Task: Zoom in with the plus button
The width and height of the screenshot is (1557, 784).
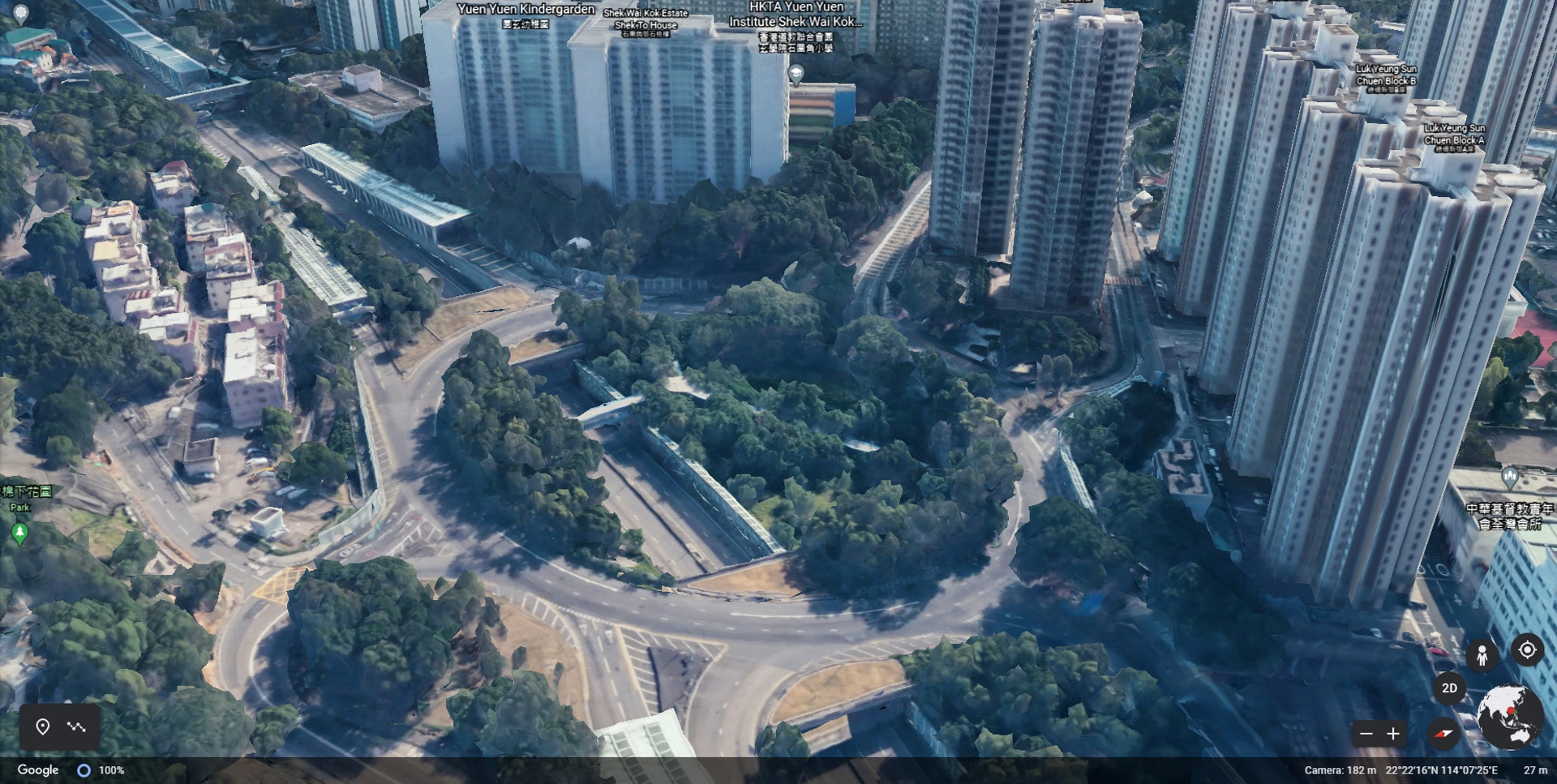Action: pyautogui.click(x=1393, y=734)
